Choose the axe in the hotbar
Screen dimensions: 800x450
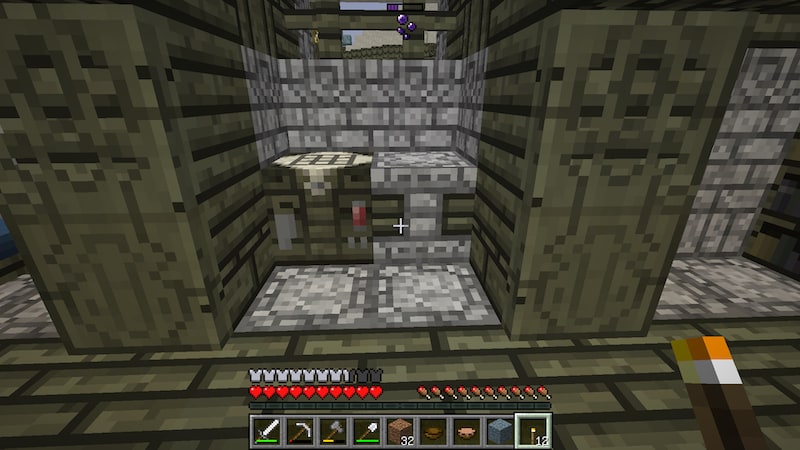click(x=333, y=430)
